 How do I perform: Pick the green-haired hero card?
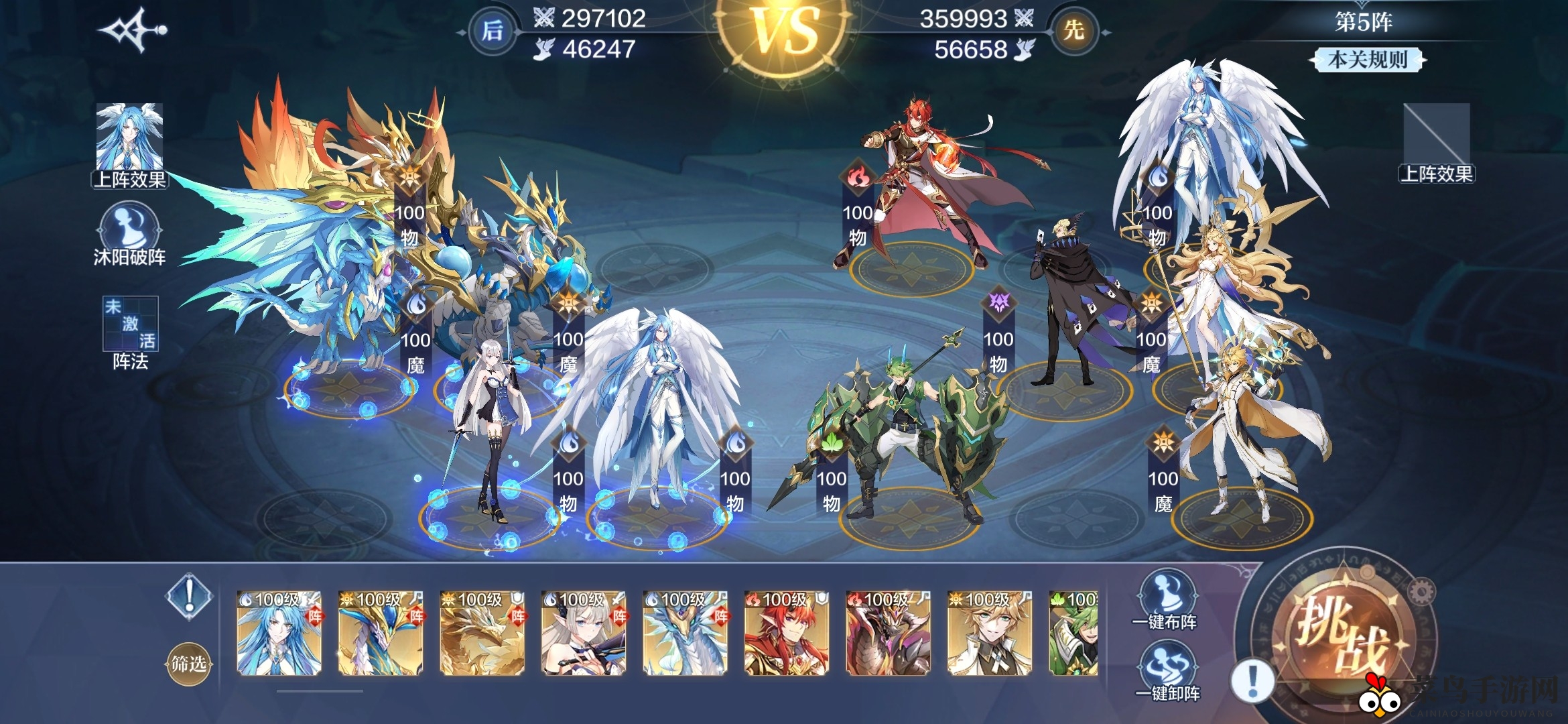[1073, 632]
